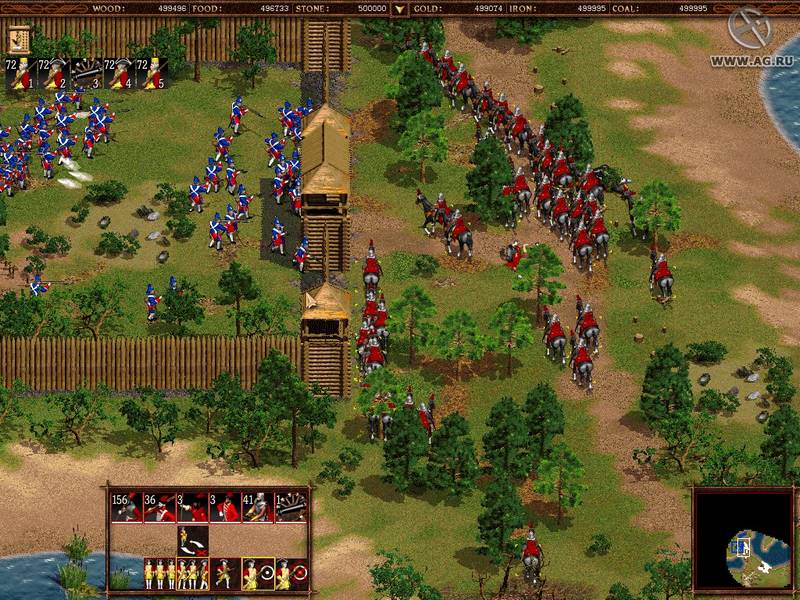Select the cannon group number 3
800x600 pixels.
pyautogui.click(x=87, y=73)
